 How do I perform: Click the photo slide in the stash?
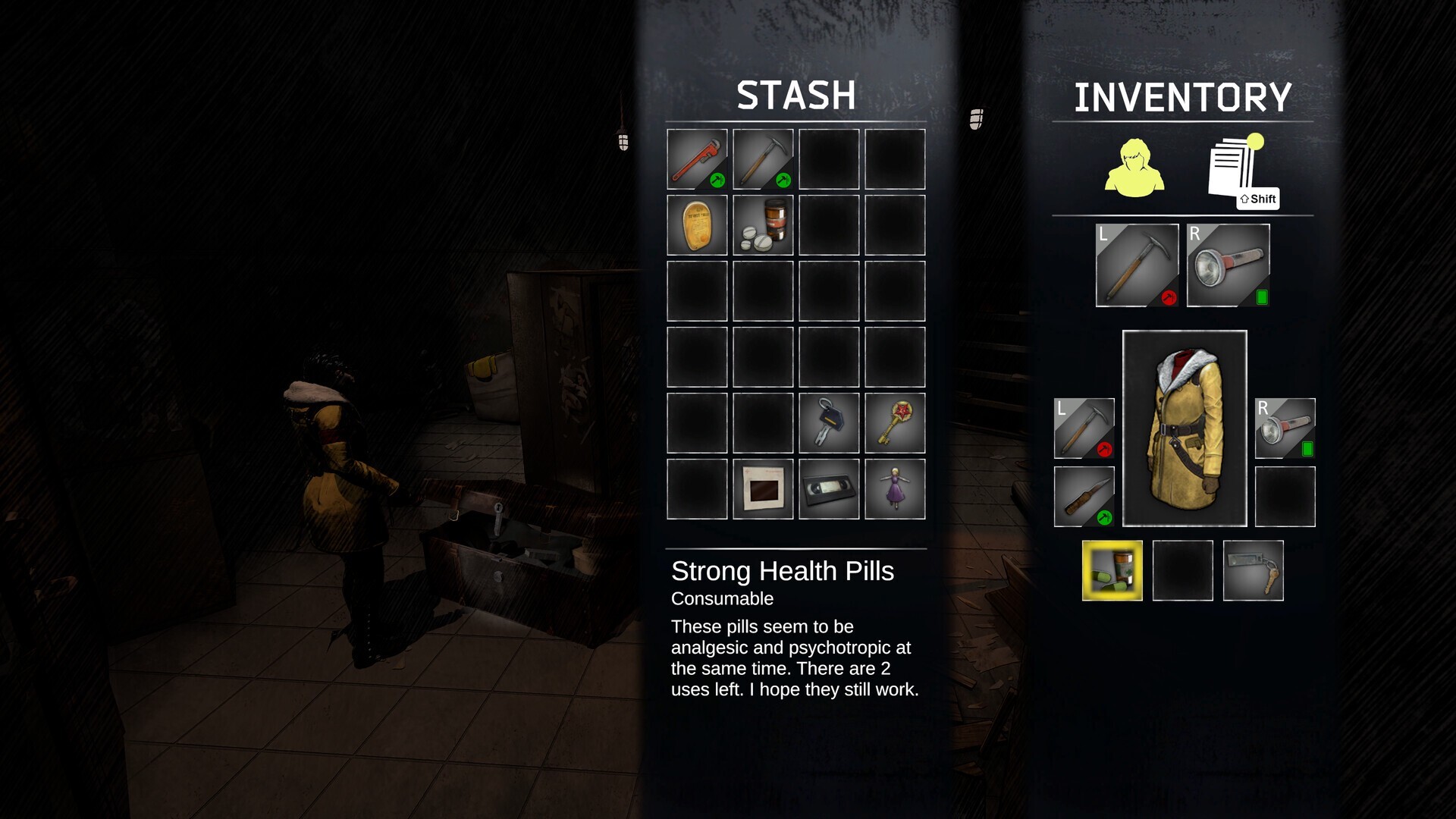[x=762, y=488]
